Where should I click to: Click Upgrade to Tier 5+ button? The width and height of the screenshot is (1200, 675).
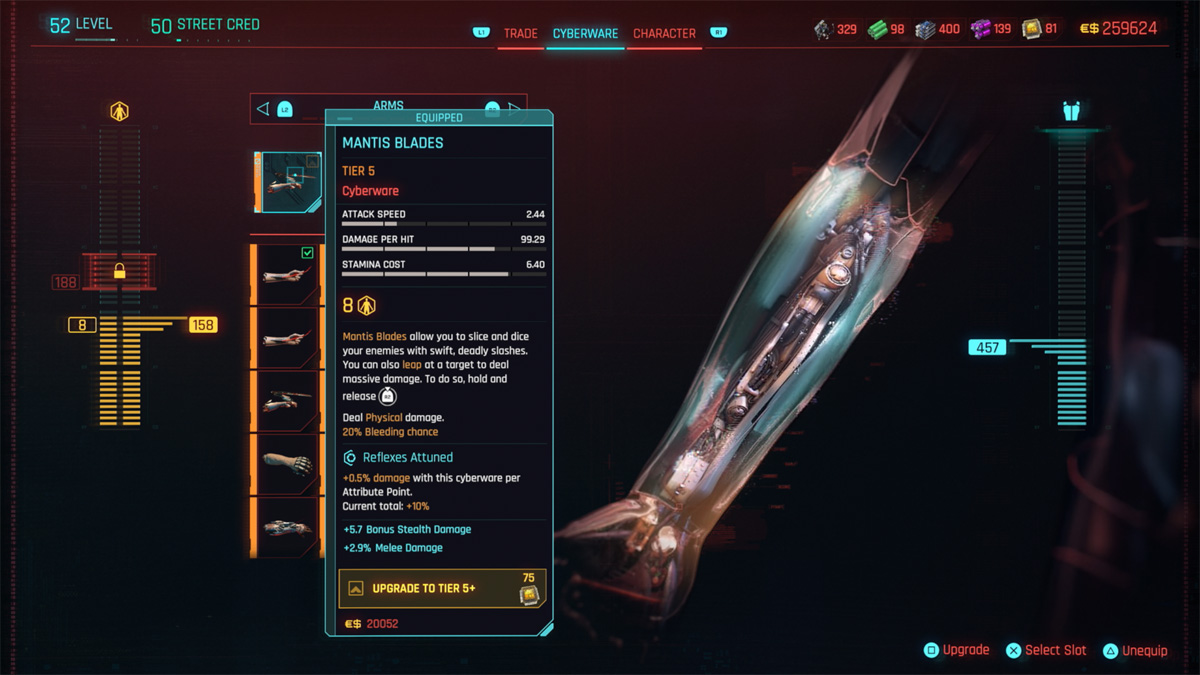[x=440, y=588]
